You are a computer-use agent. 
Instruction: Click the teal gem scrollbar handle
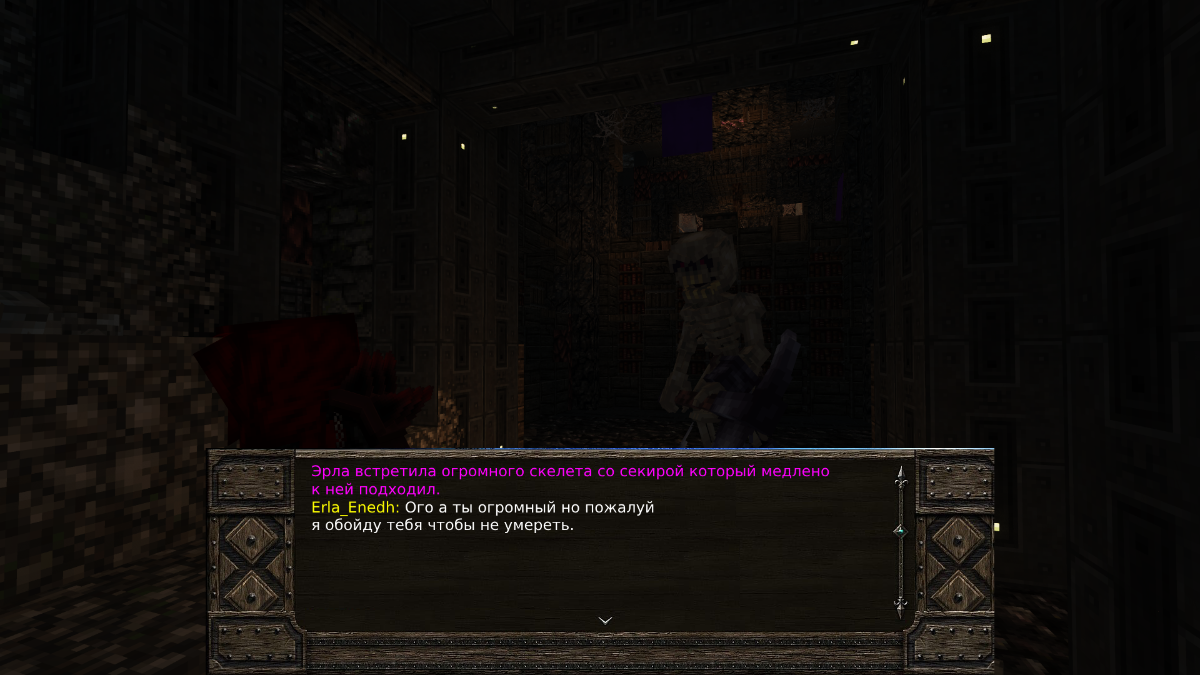(x=900, y=531)
